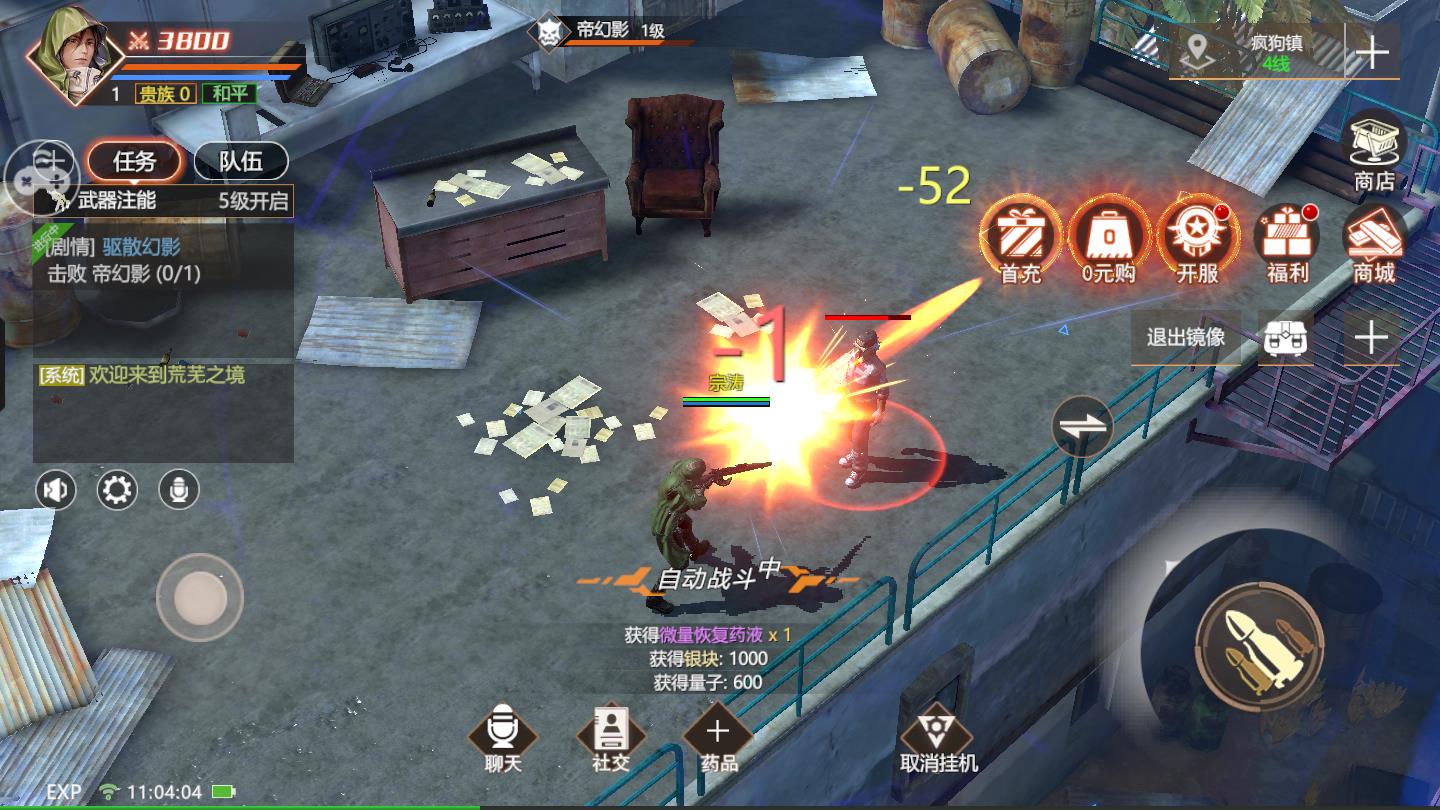Screen dimensions: 1440x810
Task: Fire using the bullet attack button
Action: click(x=1259, y=639)
